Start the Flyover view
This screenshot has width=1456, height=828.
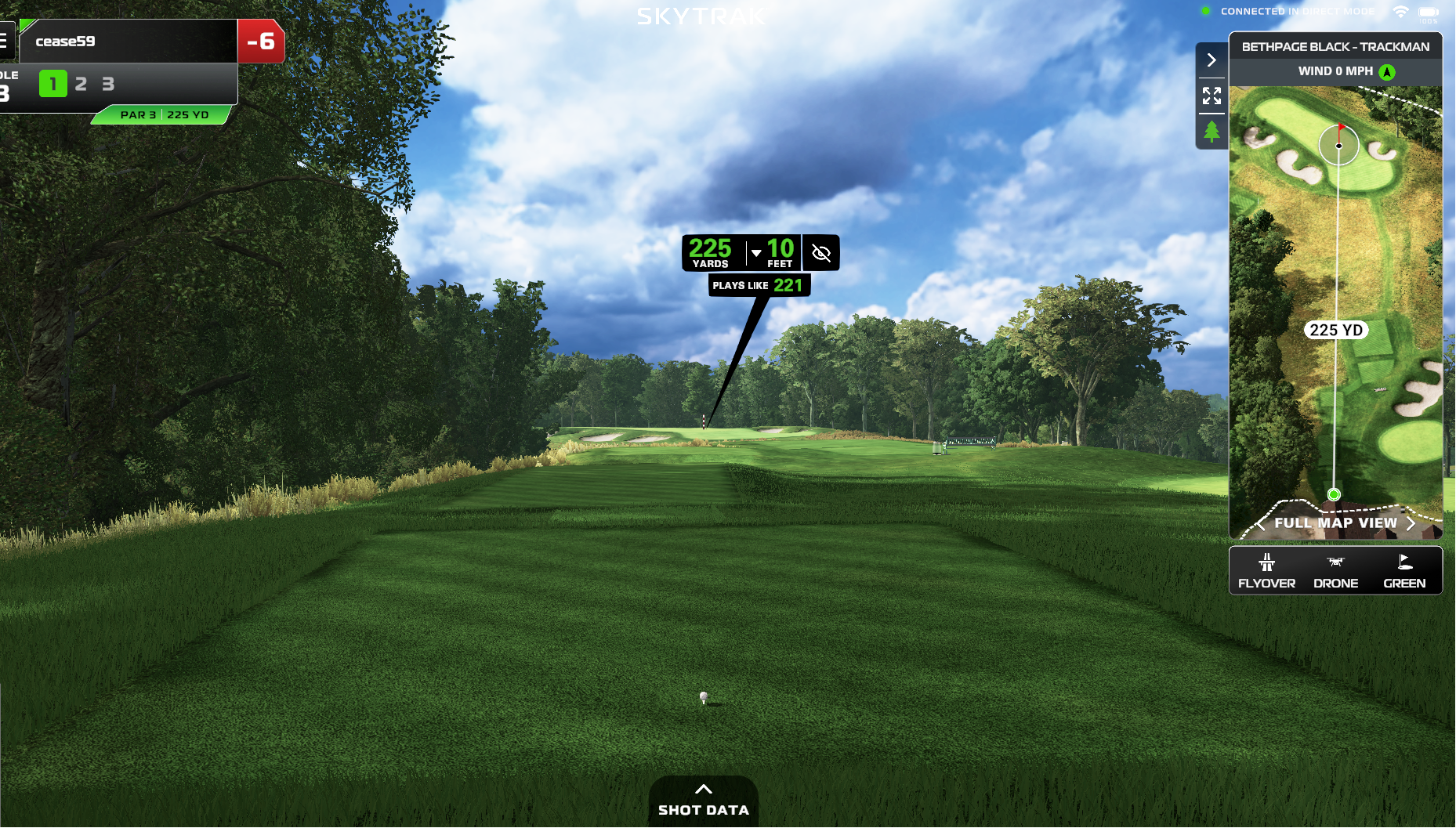pyautogui.click(x=1266, y=571)
